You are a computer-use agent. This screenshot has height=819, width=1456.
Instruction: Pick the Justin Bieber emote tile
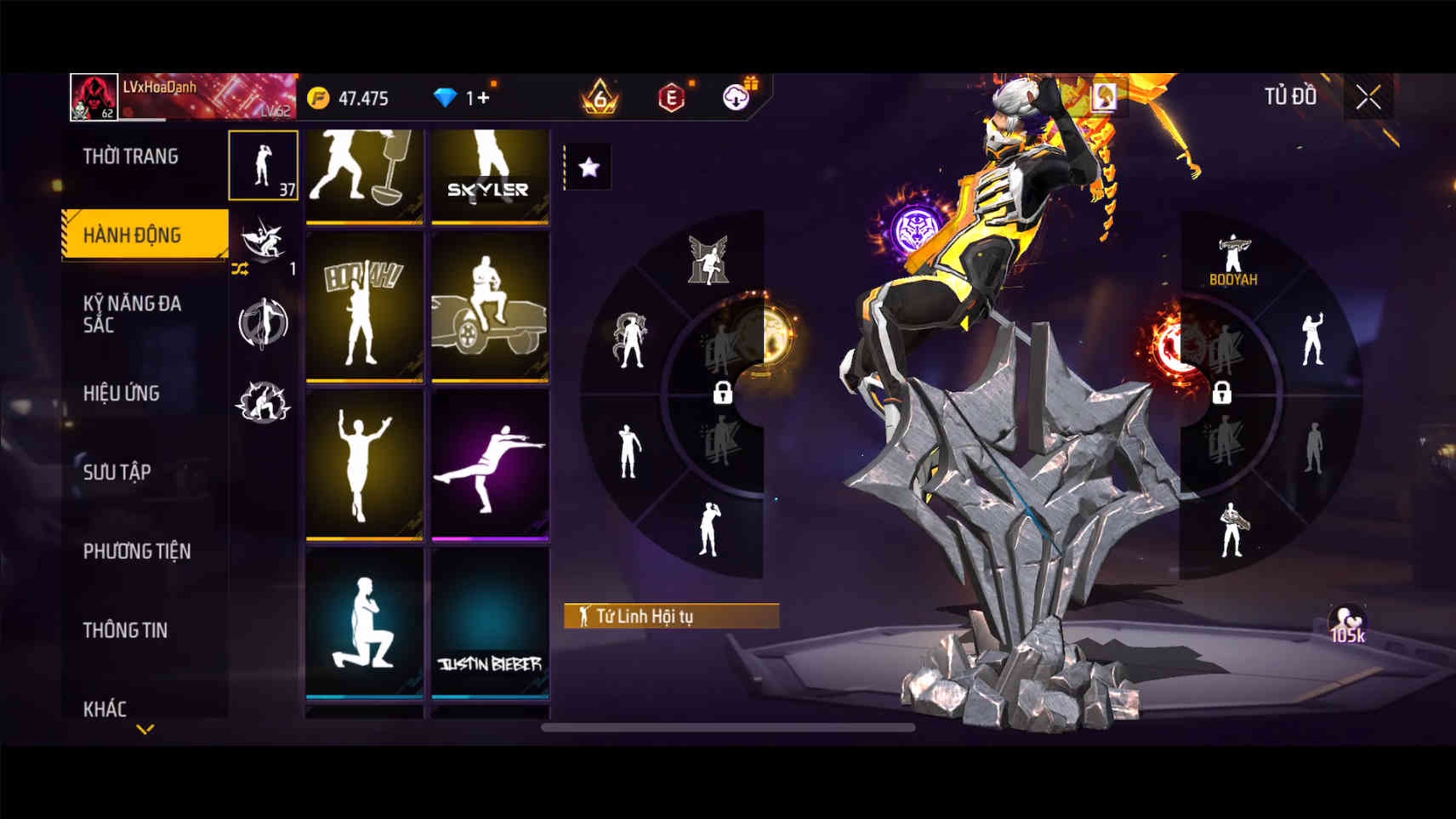point(490,623)
